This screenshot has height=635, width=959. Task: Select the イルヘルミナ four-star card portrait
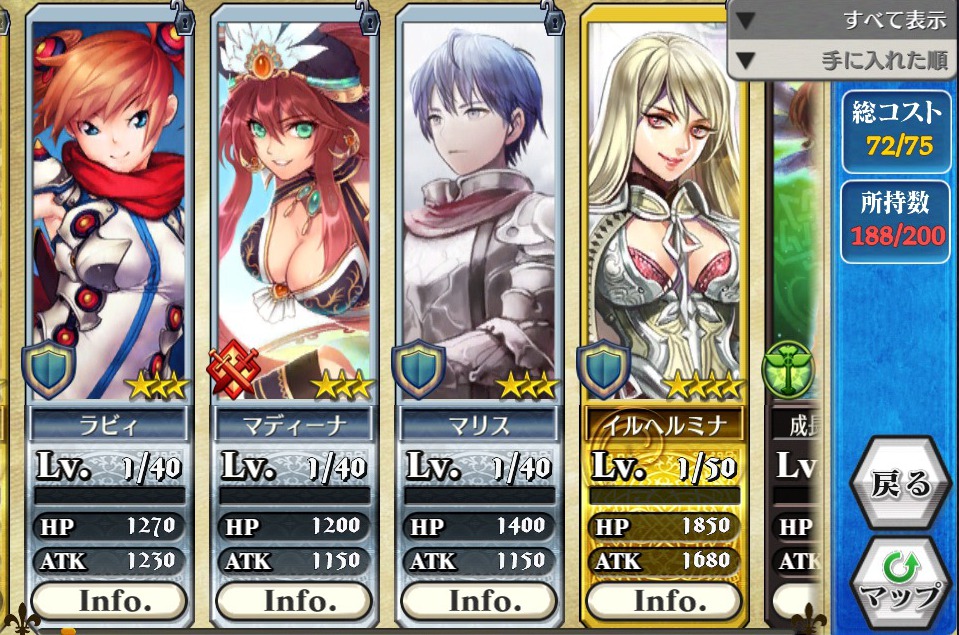click(x=663, y=210)
